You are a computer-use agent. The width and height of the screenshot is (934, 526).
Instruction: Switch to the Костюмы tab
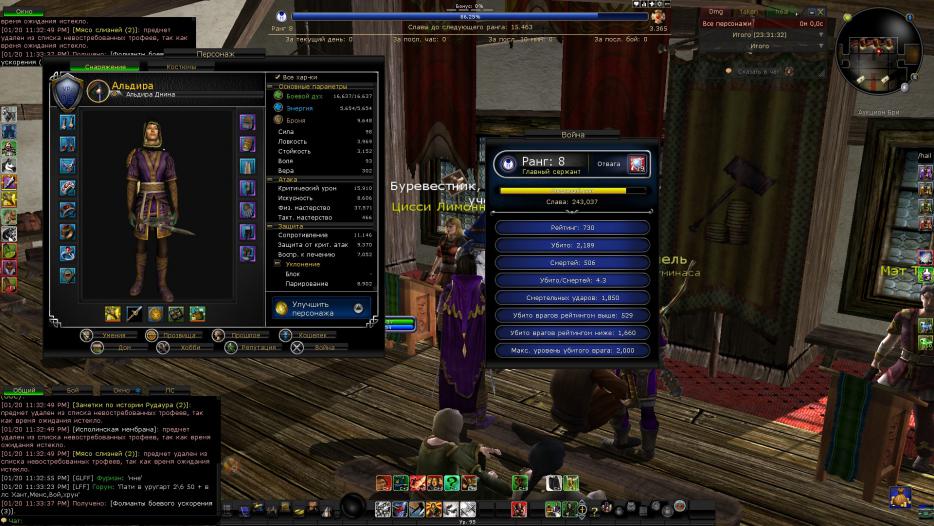pyautogui.click(x=181, y=67)
